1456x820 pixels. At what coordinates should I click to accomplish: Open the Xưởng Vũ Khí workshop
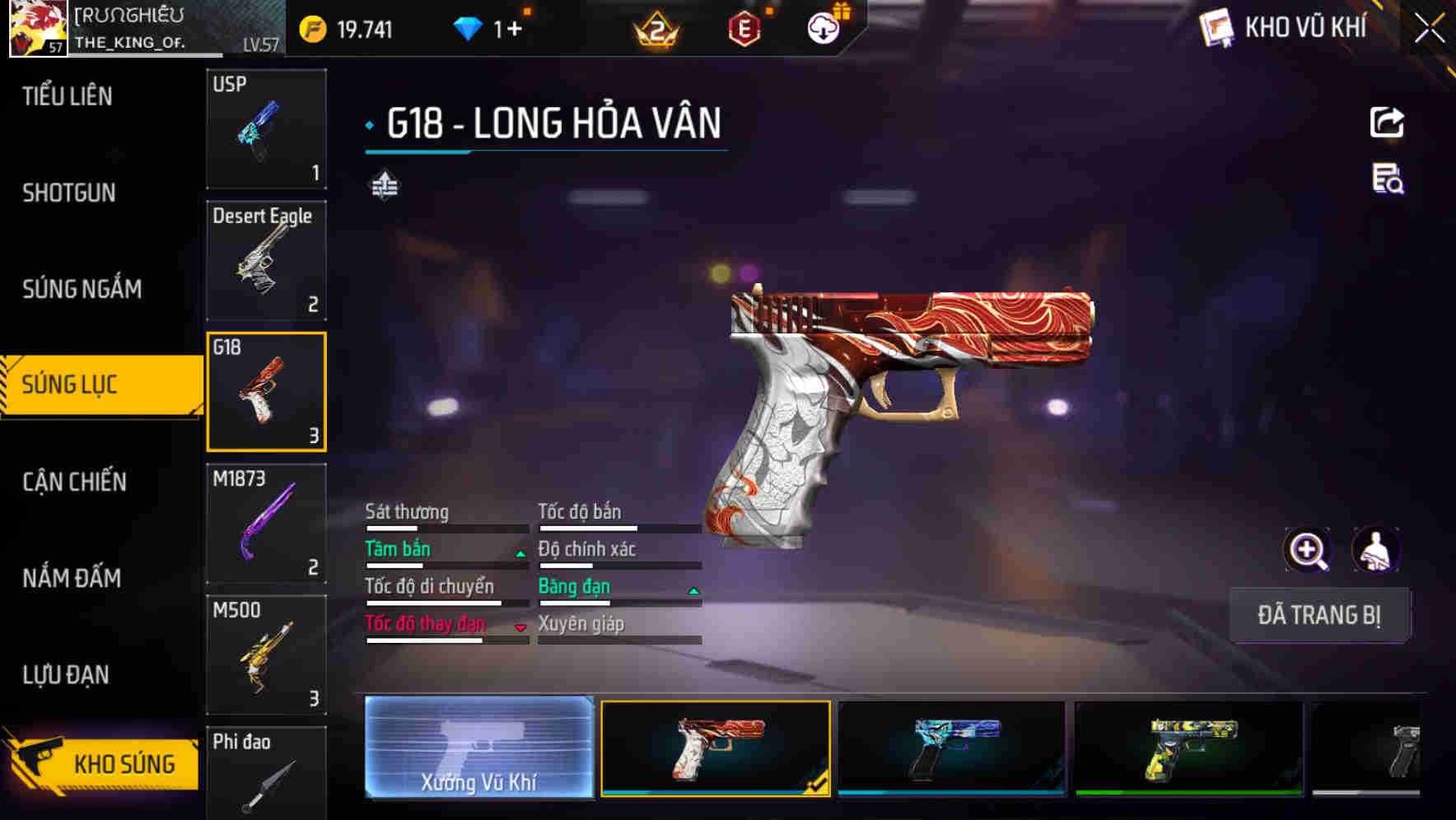(x=478, y=748)
